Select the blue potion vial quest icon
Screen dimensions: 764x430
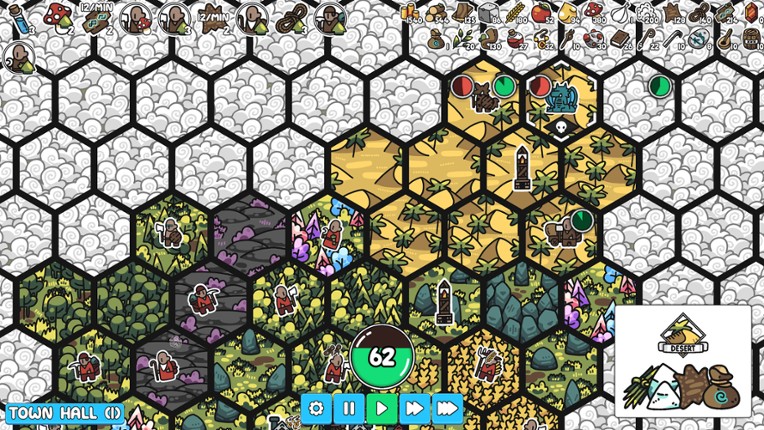(x=19, y=20)
